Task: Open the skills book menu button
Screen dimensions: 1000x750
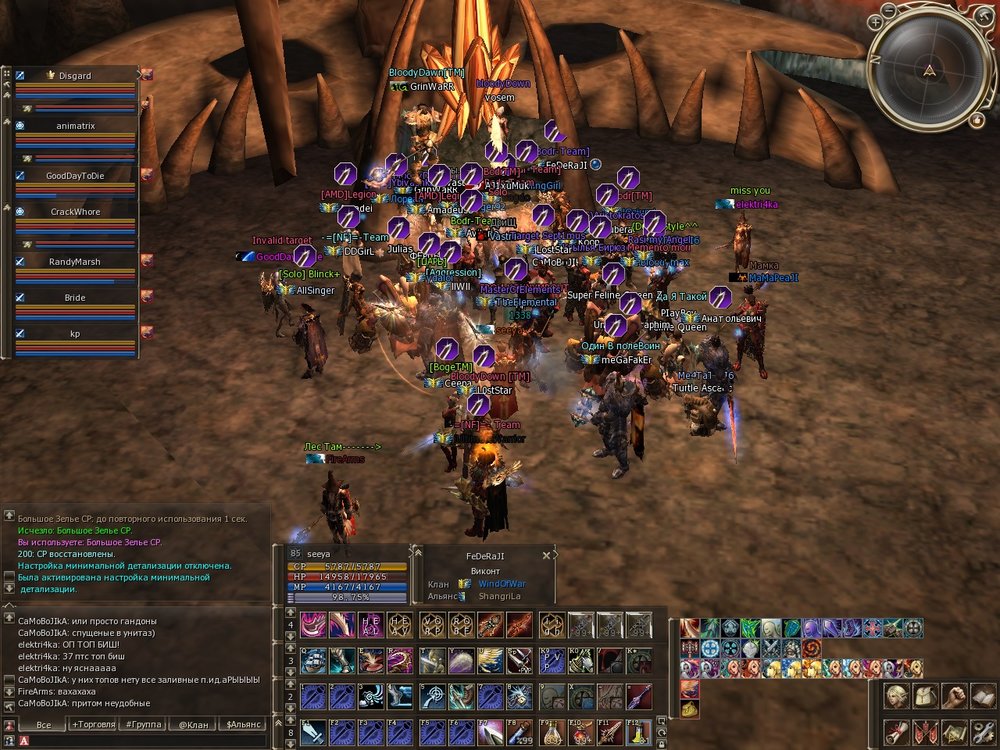Action: click(983, 695)
